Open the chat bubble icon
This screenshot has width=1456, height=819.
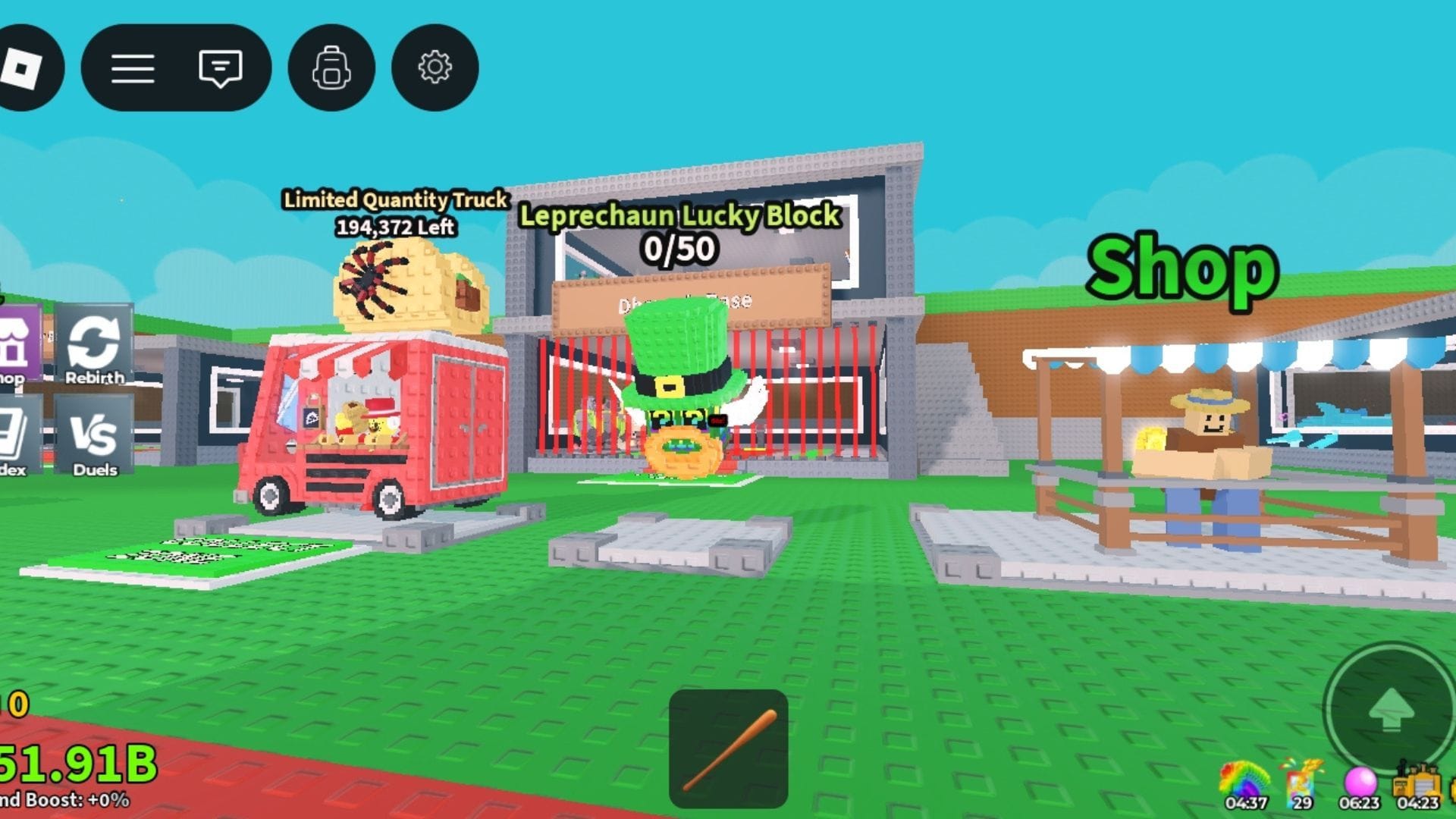(220, 67)
